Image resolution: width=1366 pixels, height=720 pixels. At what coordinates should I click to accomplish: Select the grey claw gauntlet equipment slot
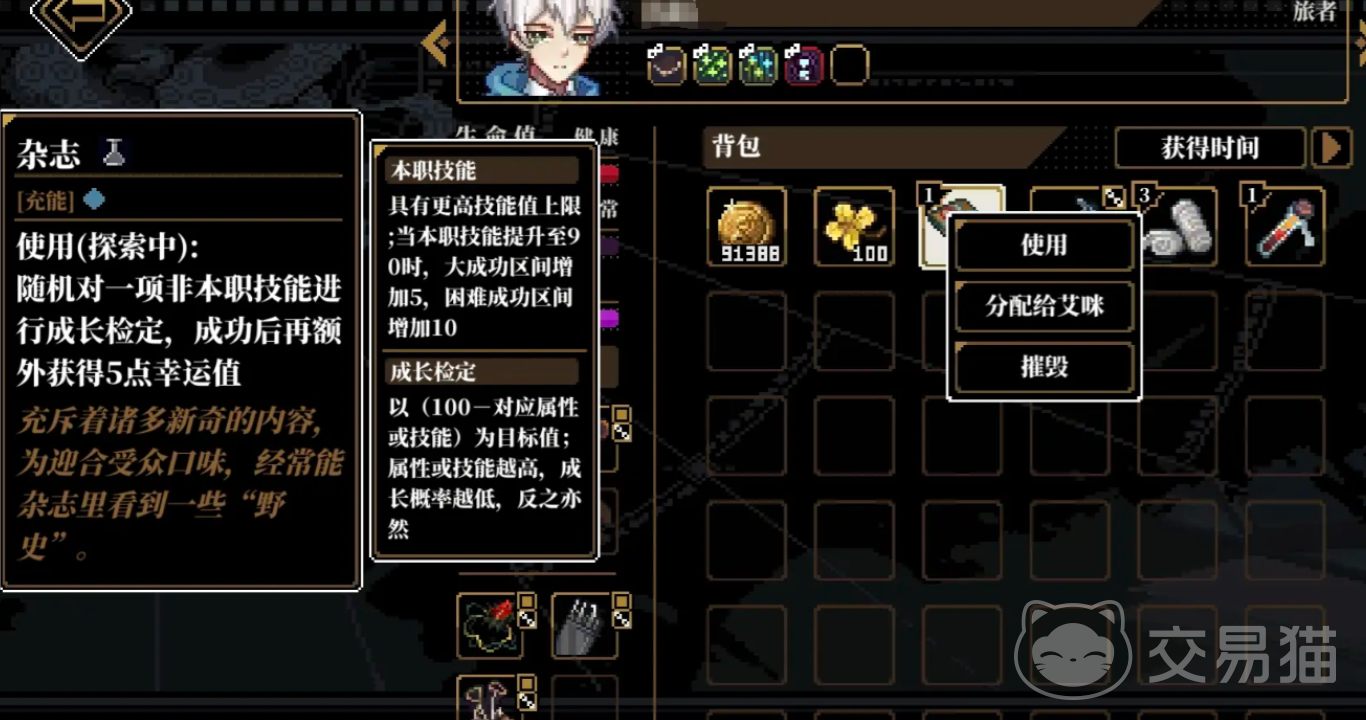coord(585,627)
